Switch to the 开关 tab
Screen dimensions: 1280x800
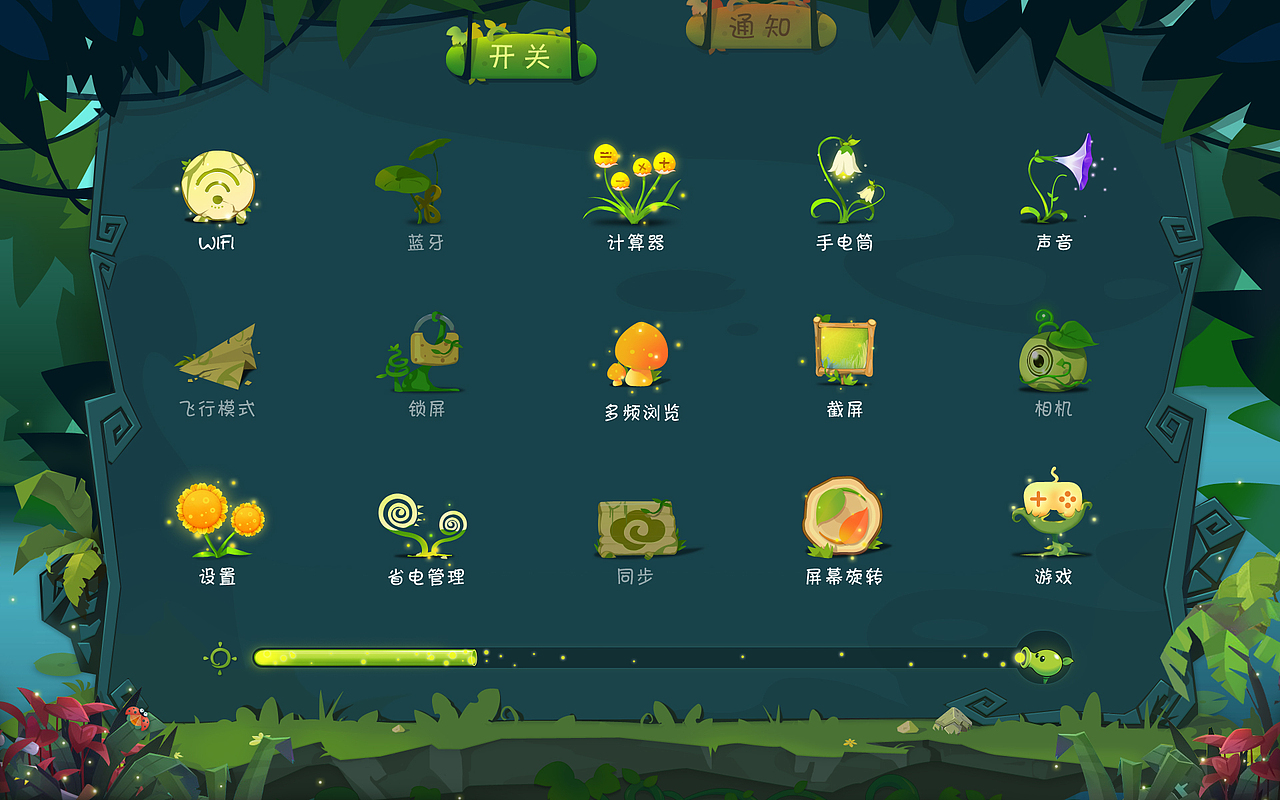point(521,57)
